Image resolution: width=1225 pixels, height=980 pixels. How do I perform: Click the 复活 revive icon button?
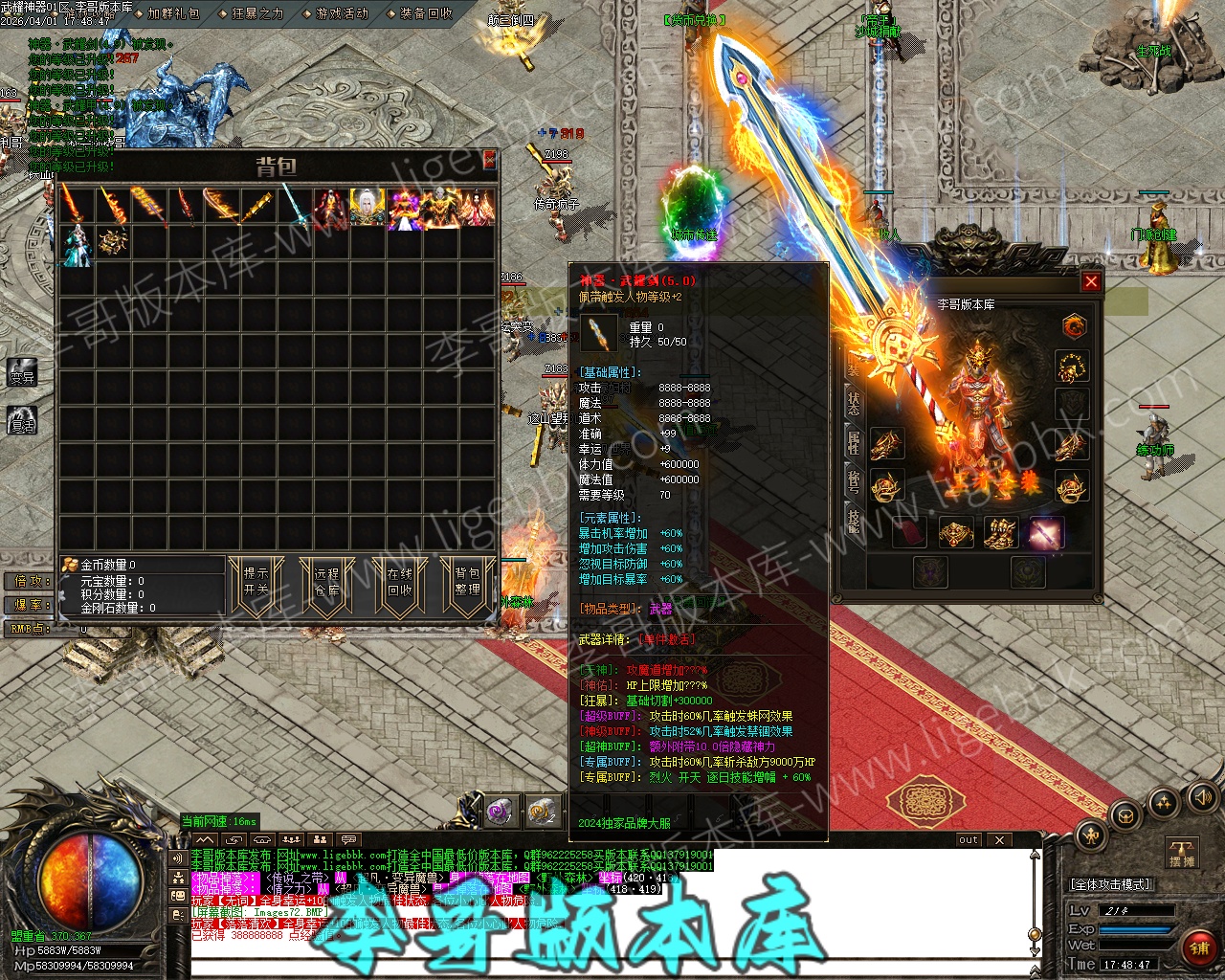tap(22, 419)
